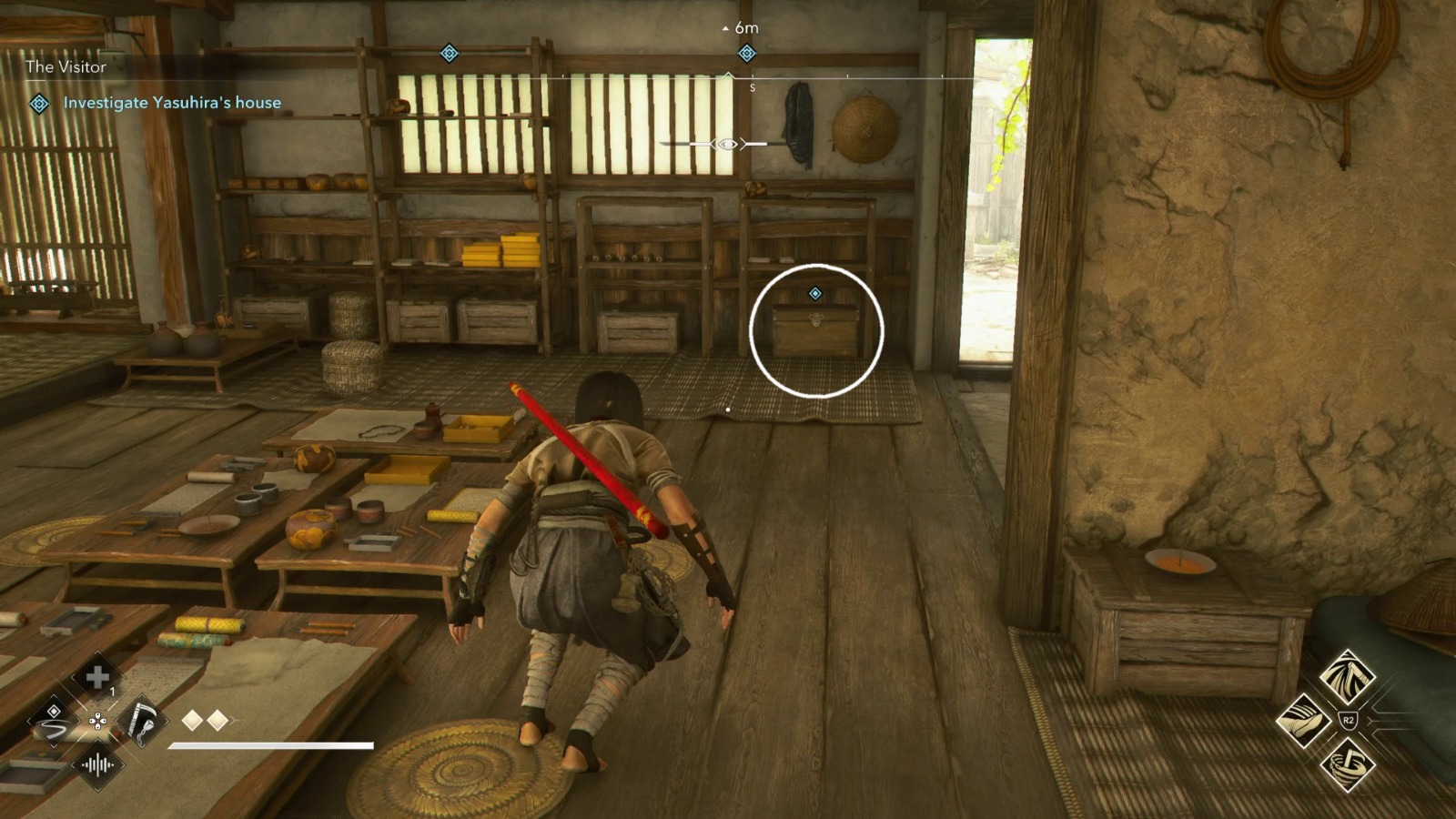Click the R2 shield icon in the ability wheel
The height and width of the screenshot is (819, 1456).
1348,719
